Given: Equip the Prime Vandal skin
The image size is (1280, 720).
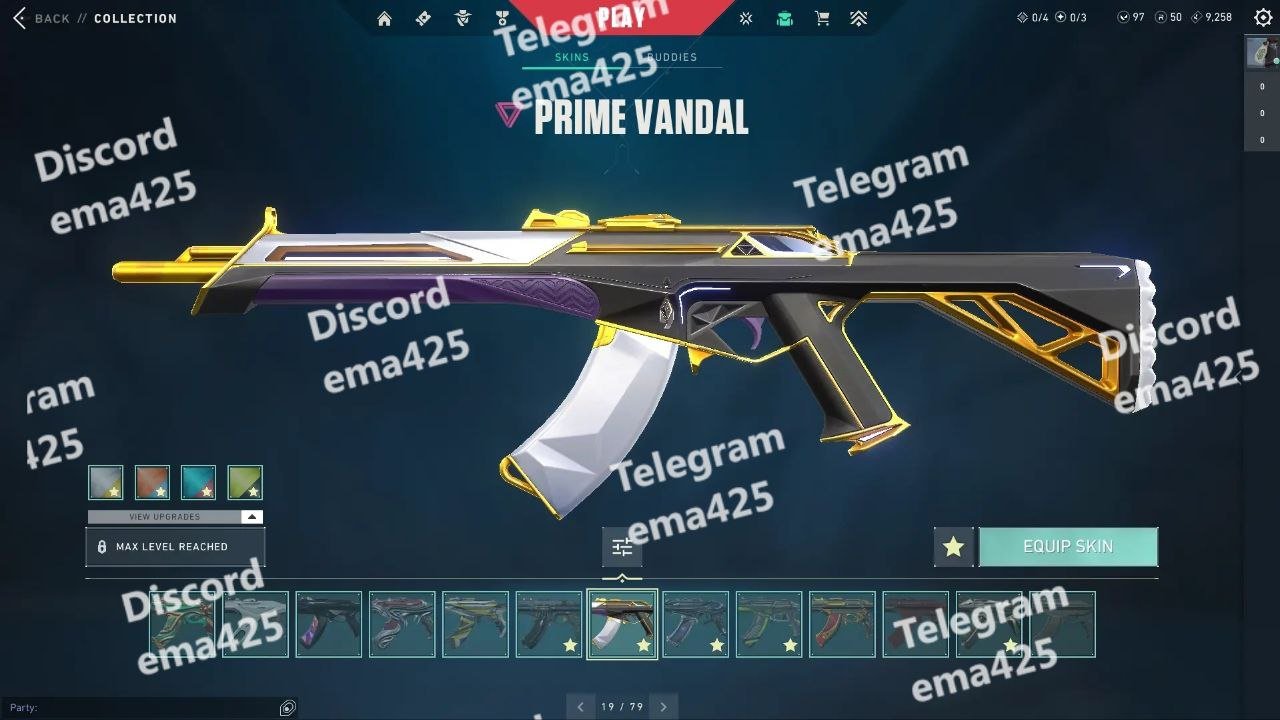Looking at the screenshot, I should (1067, 547).
